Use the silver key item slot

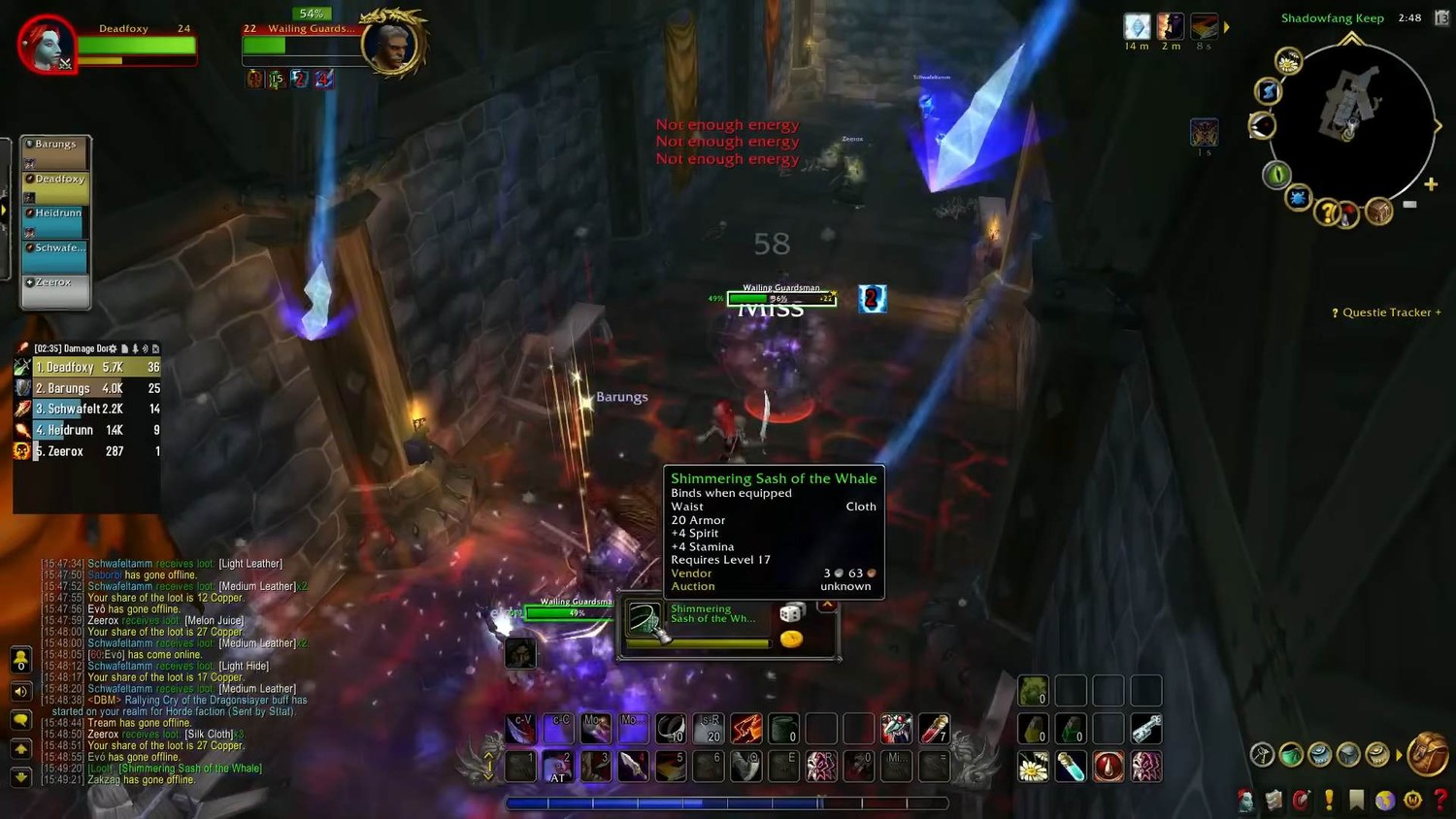pos(1145,729)
